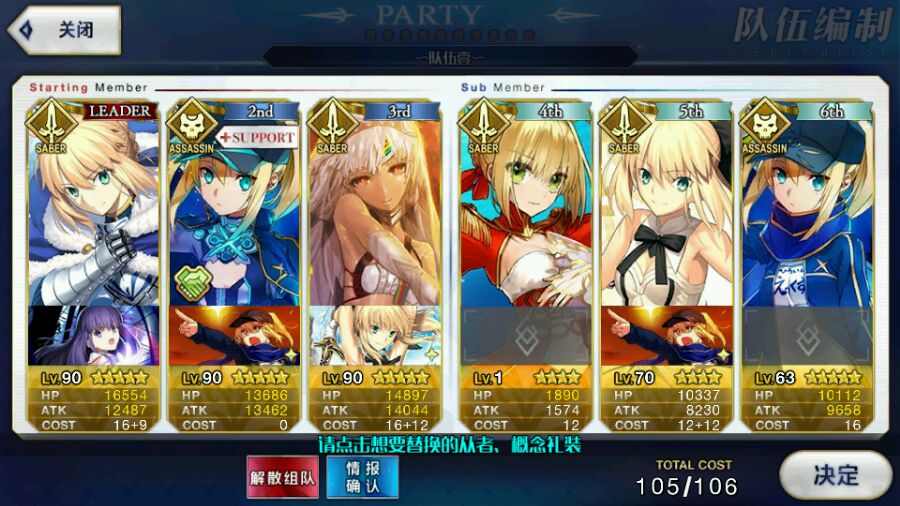900x506 pixels.
Task: Select the 3rd member's craft essence
Action: click(373, 336)
